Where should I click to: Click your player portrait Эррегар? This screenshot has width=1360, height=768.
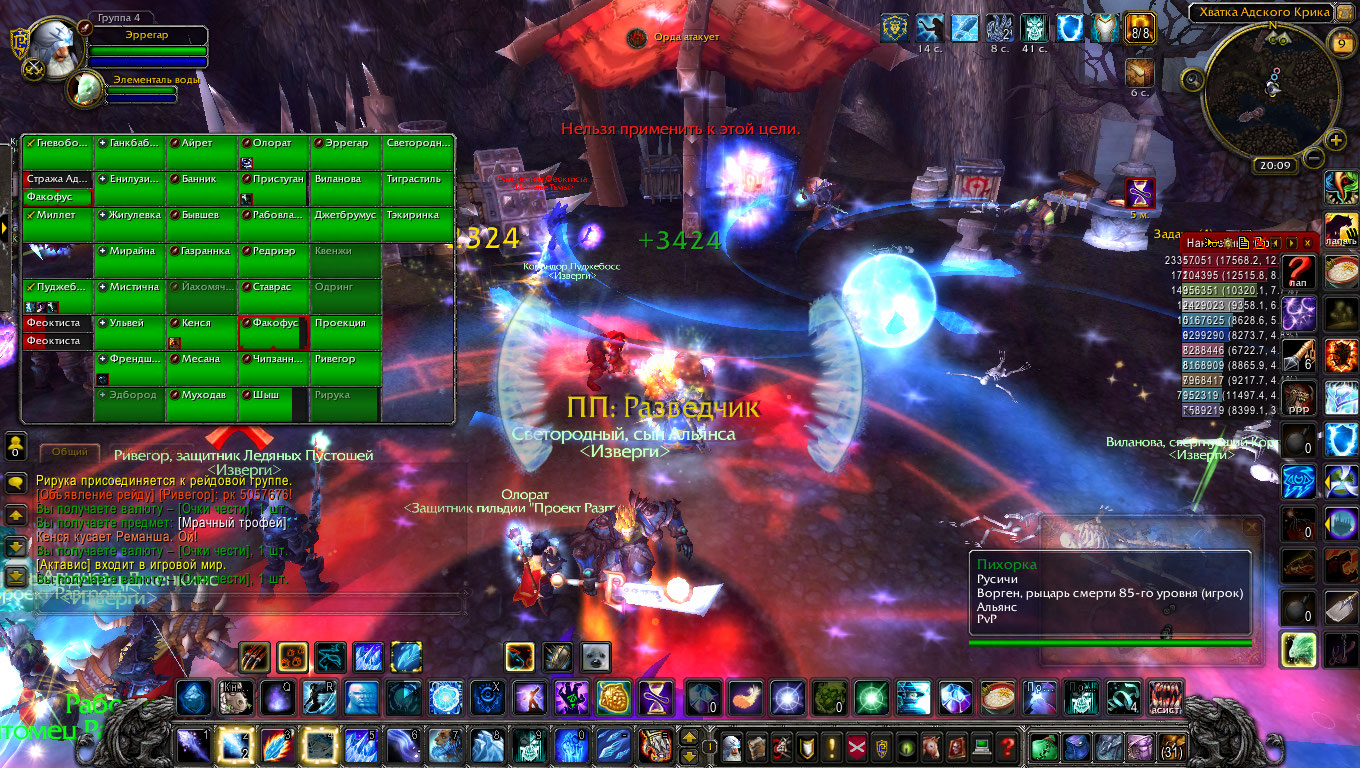coord(48,50)
